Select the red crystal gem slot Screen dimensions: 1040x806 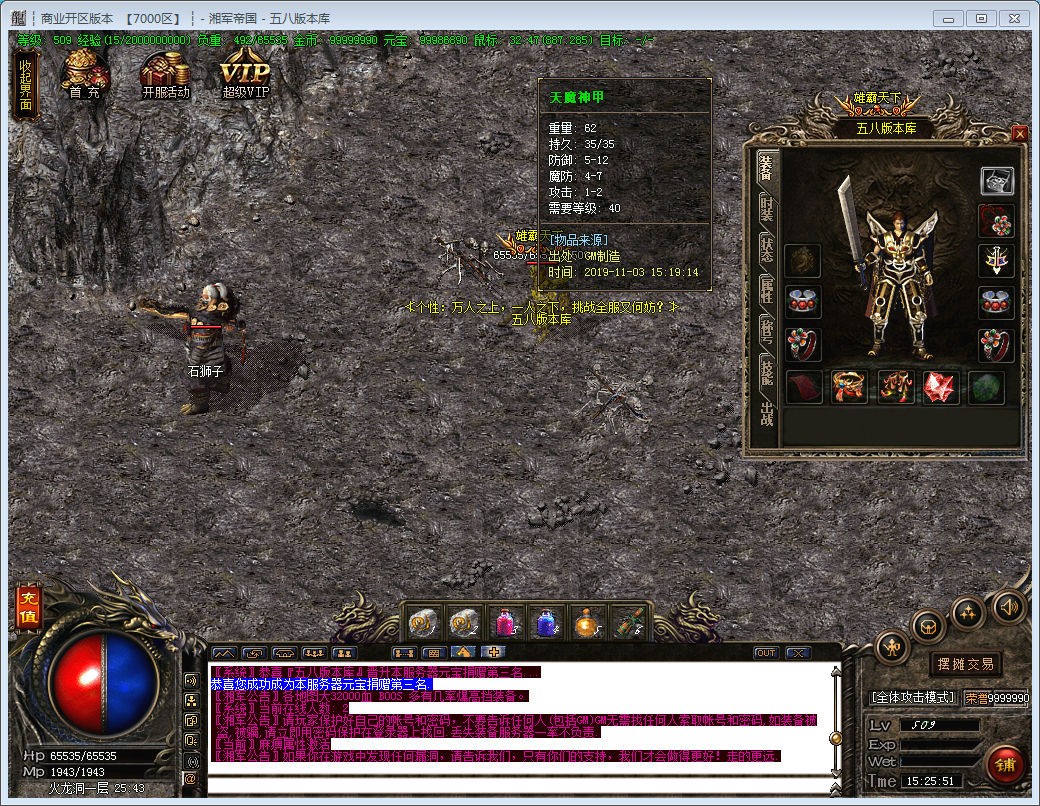click(x=941, y=387)
